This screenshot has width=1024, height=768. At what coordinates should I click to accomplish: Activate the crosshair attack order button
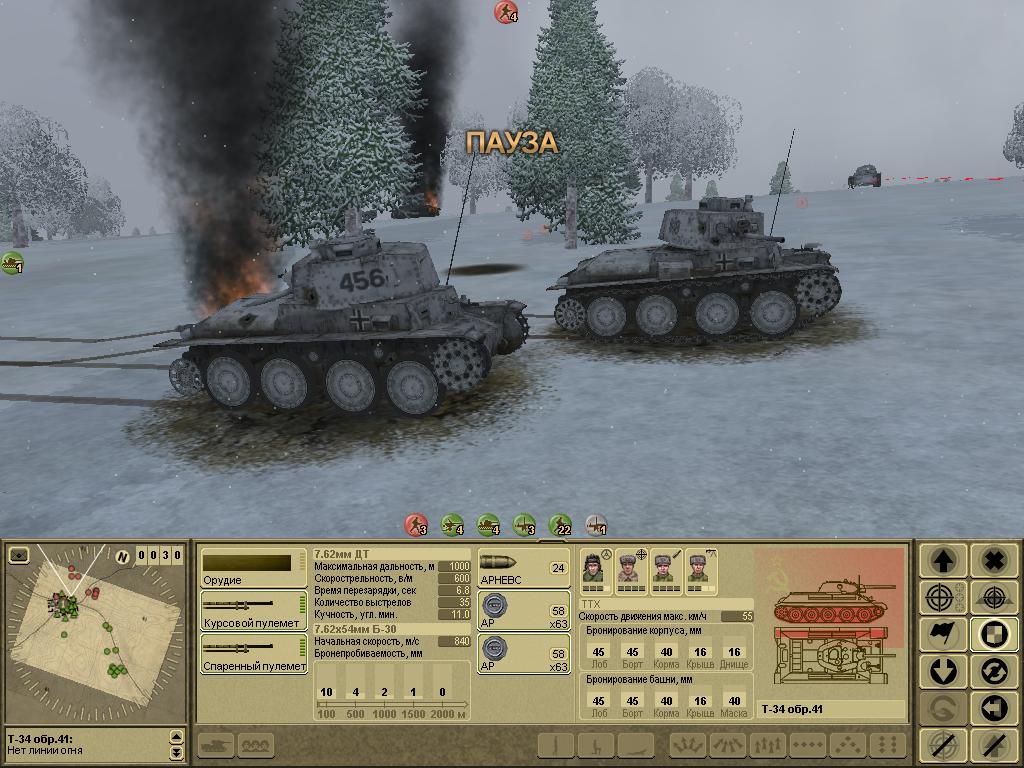tap(942, 598)
